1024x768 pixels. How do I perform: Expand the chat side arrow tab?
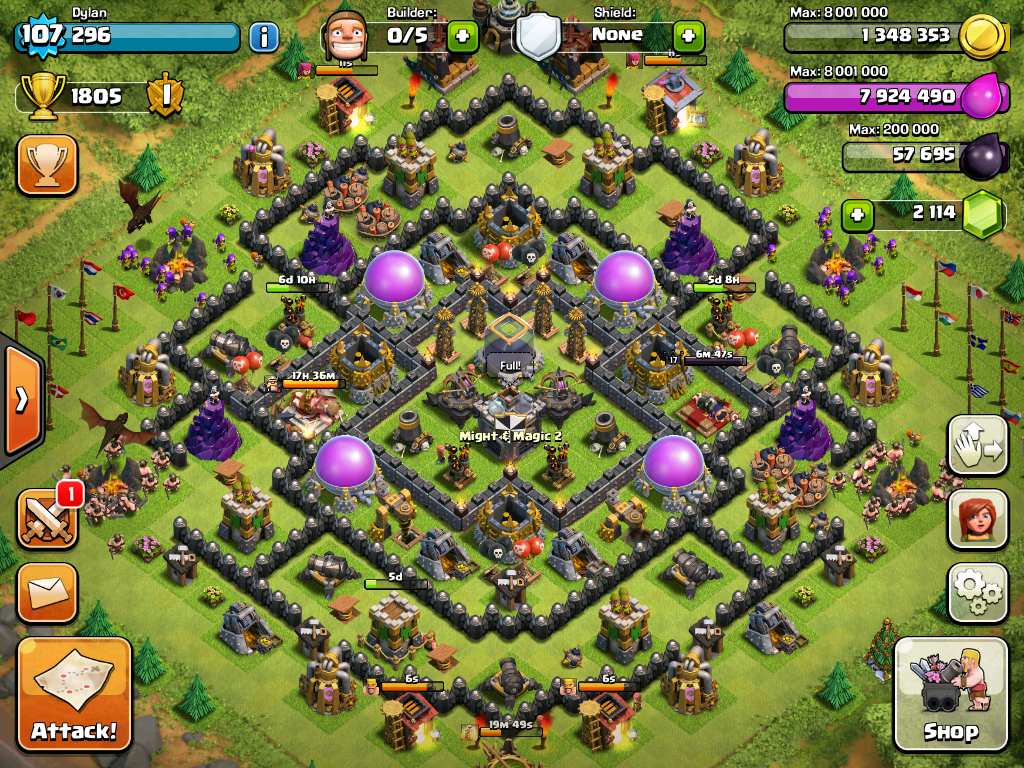pos(20,400)
